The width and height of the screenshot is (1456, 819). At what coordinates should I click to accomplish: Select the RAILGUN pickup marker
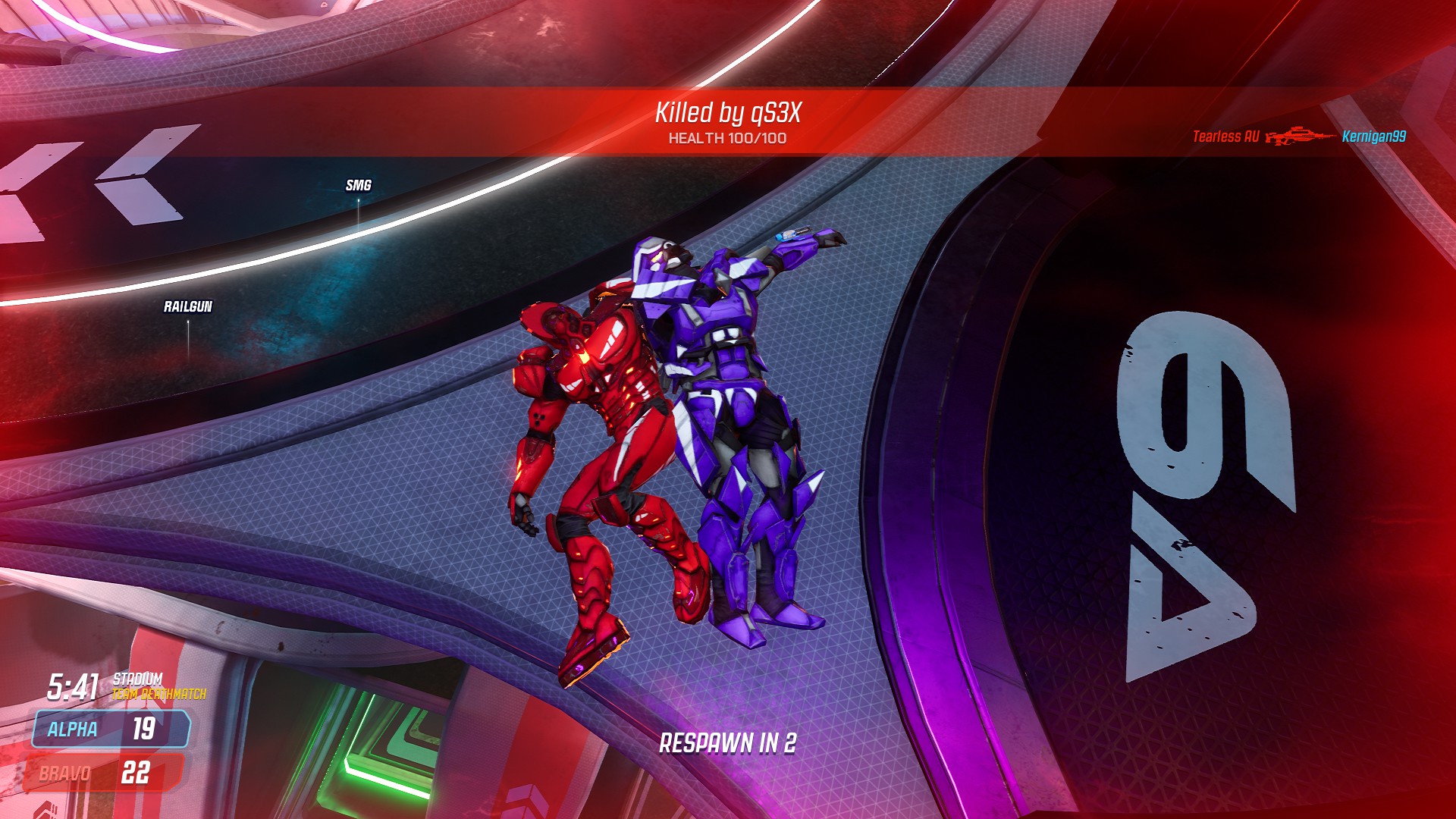187,308
